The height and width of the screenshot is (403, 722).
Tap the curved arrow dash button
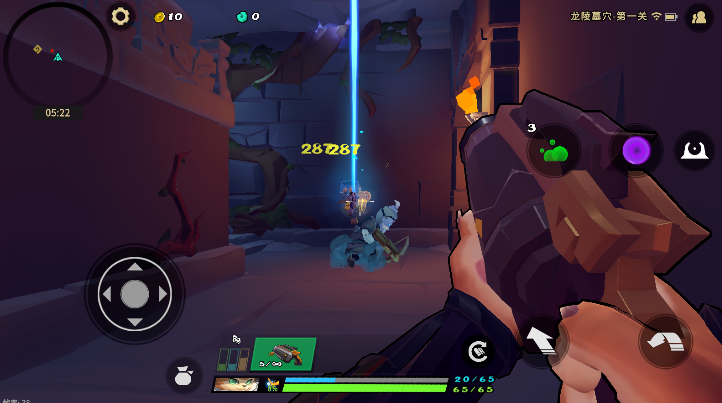665,341
